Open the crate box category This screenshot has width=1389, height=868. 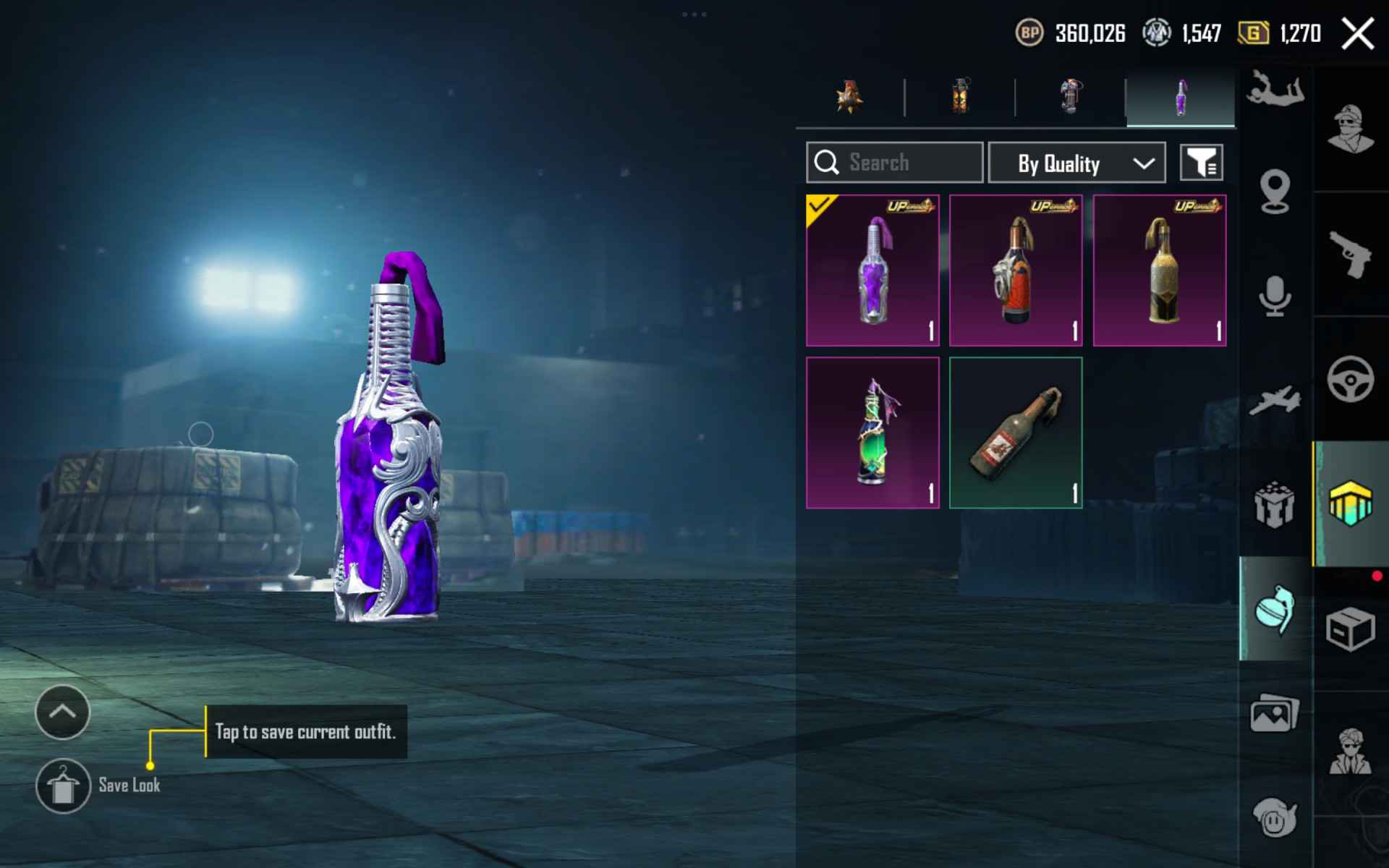1350,629
